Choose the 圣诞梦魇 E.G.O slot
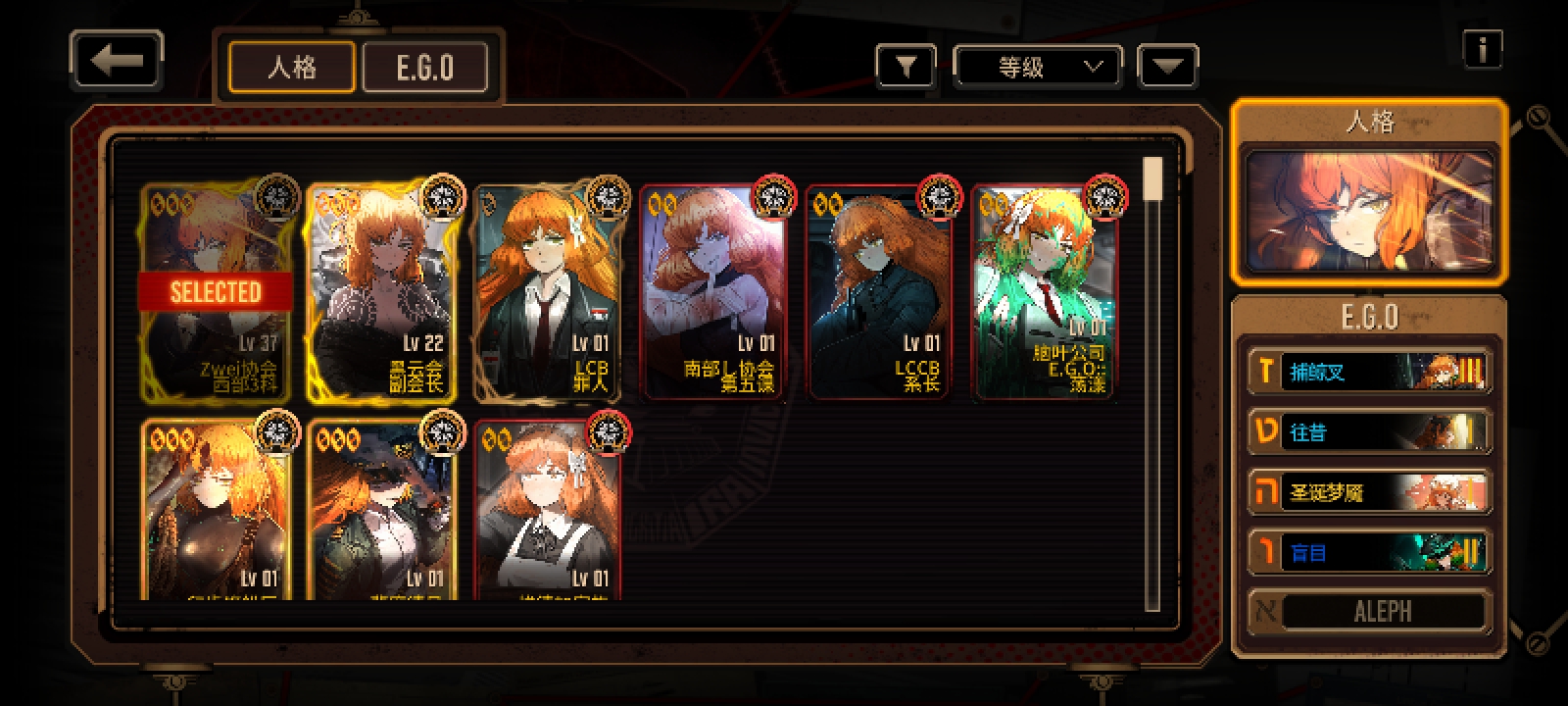The width and height of the screenshot is (1568, 706). coord(1369,492)
